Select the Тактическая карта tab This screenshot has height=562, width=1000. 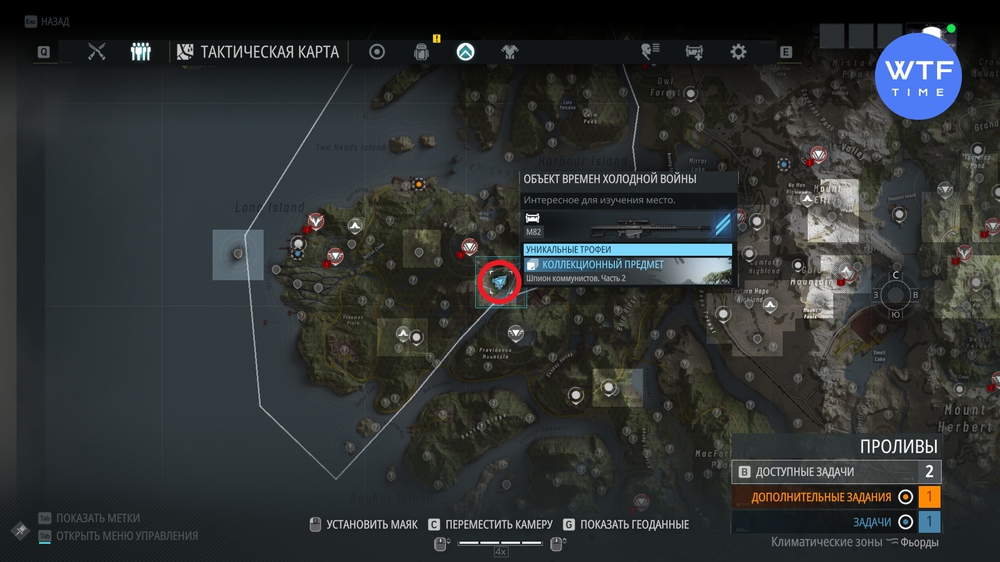click(258, 52)
